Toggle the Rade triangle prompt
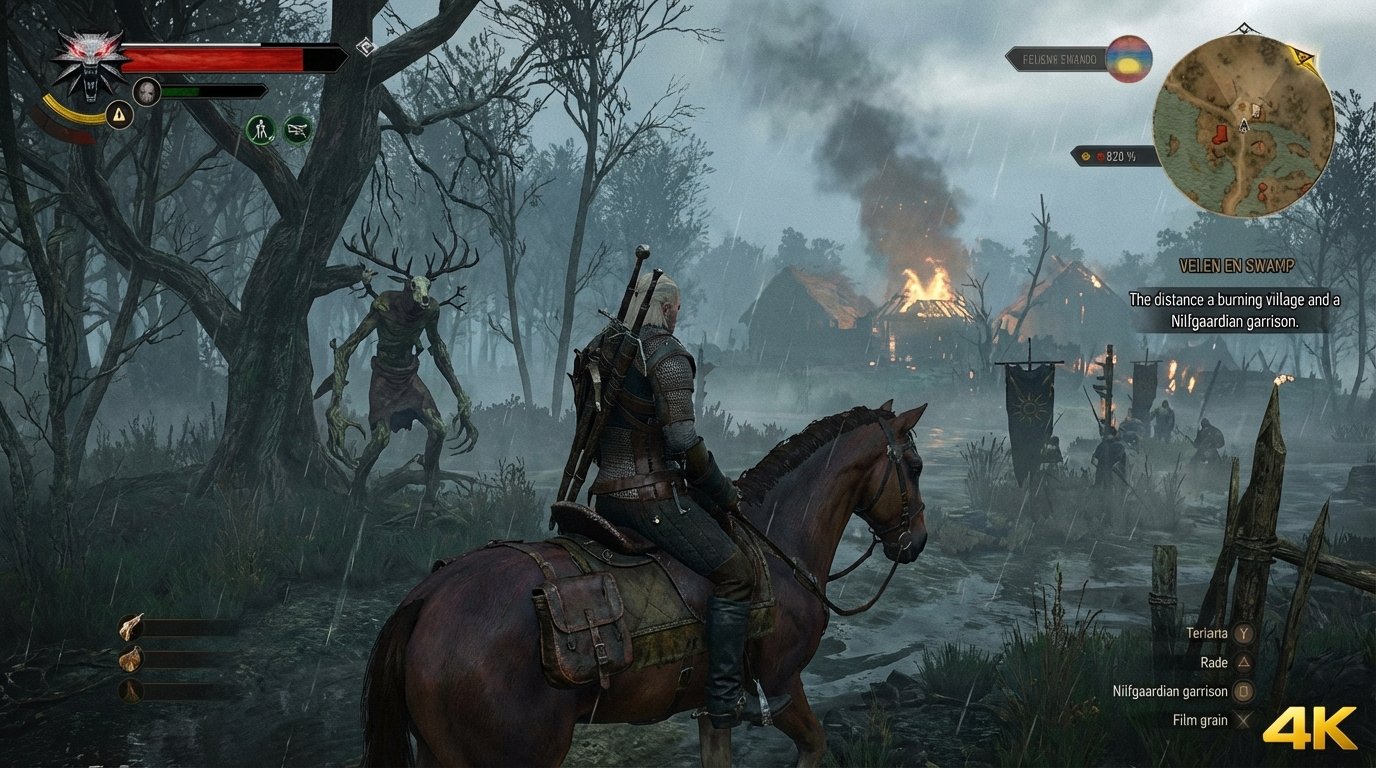The height and width of the screenshot is (768, 1376). click(x=1243, y=661)
